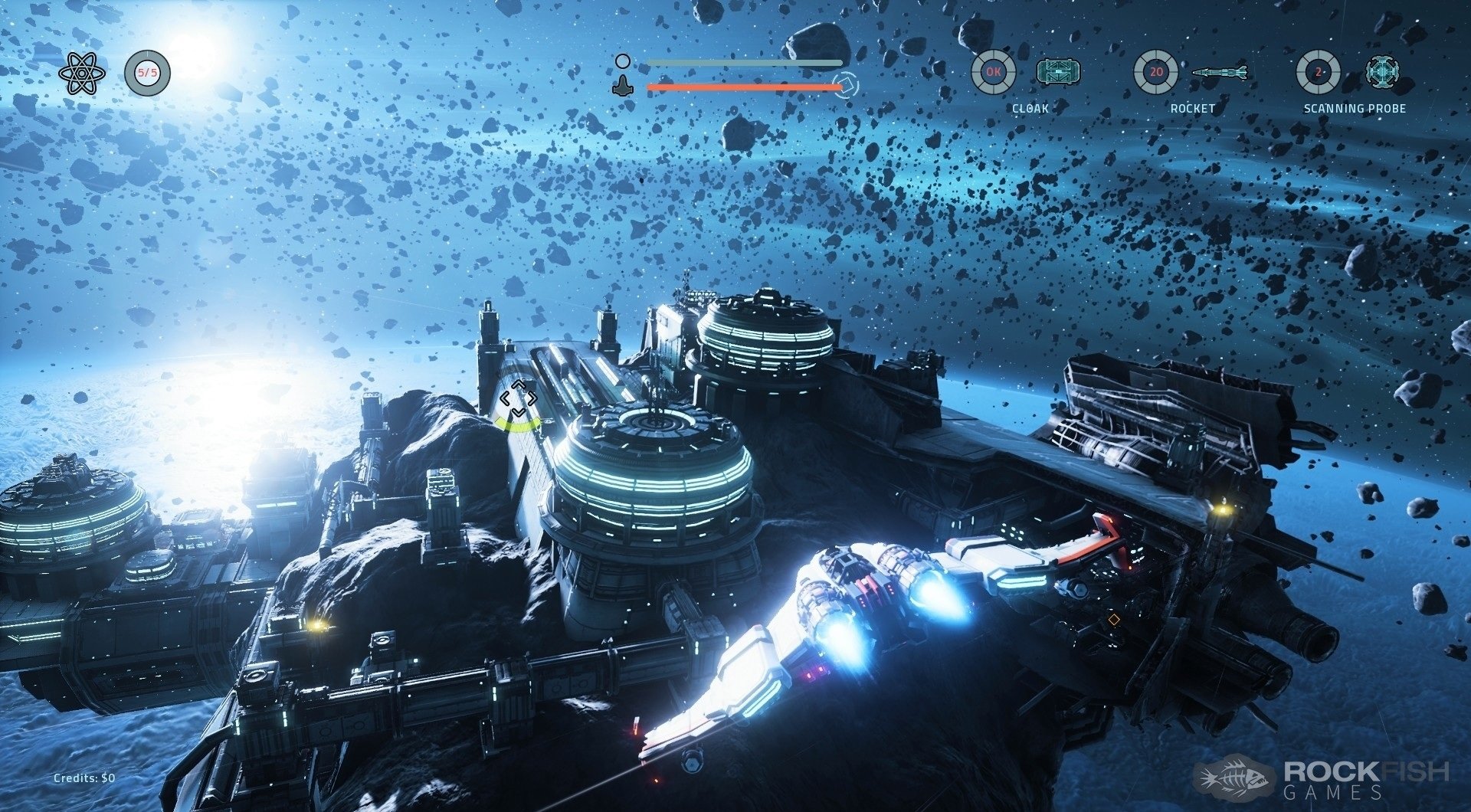Screen dimensions: 1471x812
Task: Click the Cloak OK status ring
Action: pyautogui.click(x=994, y=73)
